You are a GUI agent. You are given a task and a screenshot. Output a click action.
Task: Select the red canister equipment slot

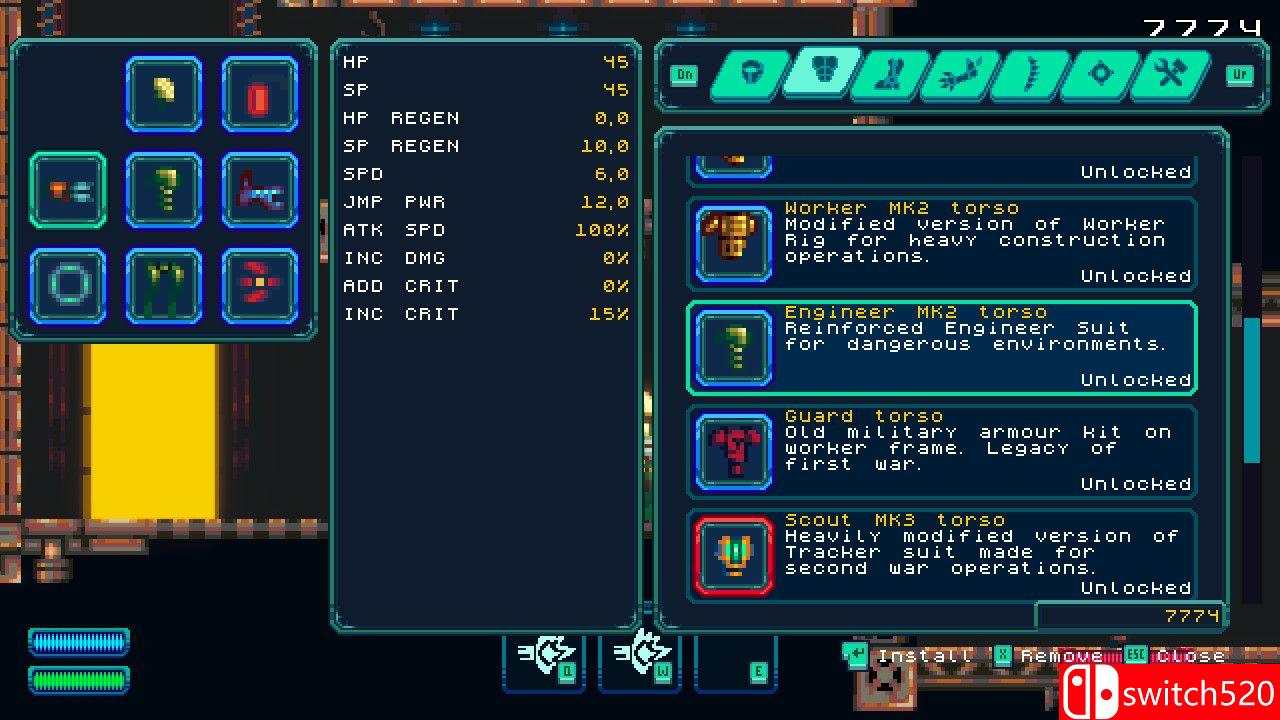click(x=260, y=94)
